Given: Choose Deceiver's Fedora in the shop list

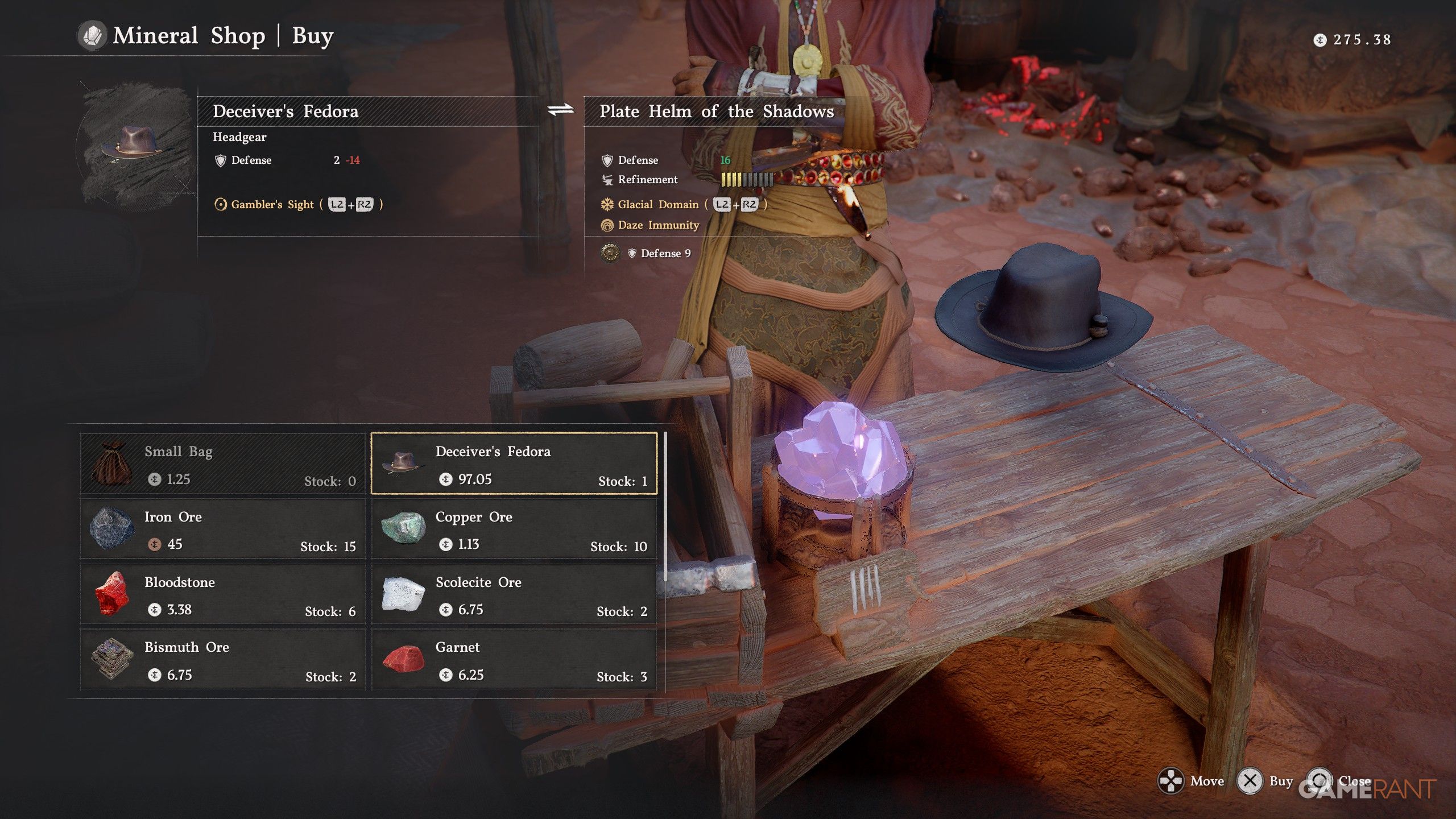Looking at the screenshot, I should [514, 464].
